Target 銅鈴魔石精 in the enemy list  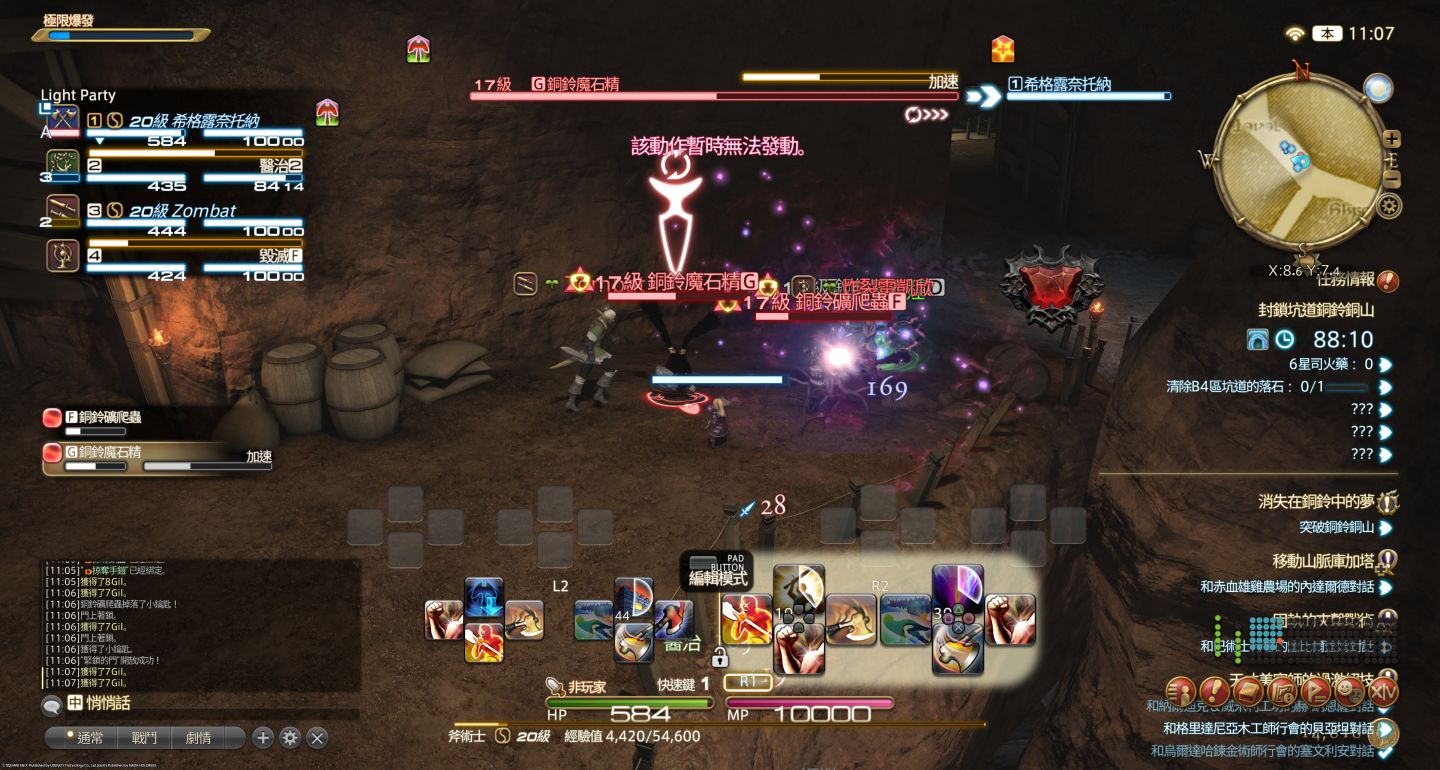[105, 452]
